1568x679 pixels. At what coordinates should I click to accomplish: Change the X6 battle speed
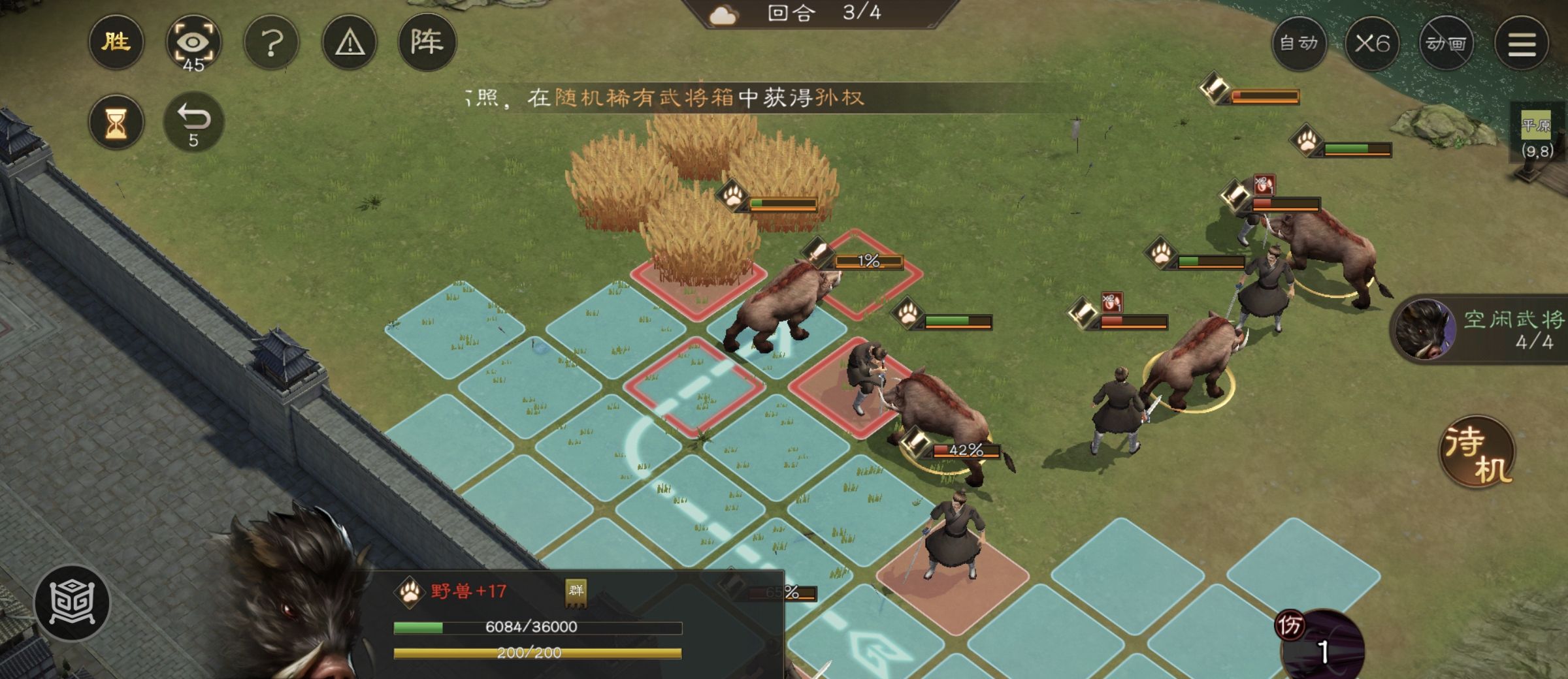(1372, 43)
